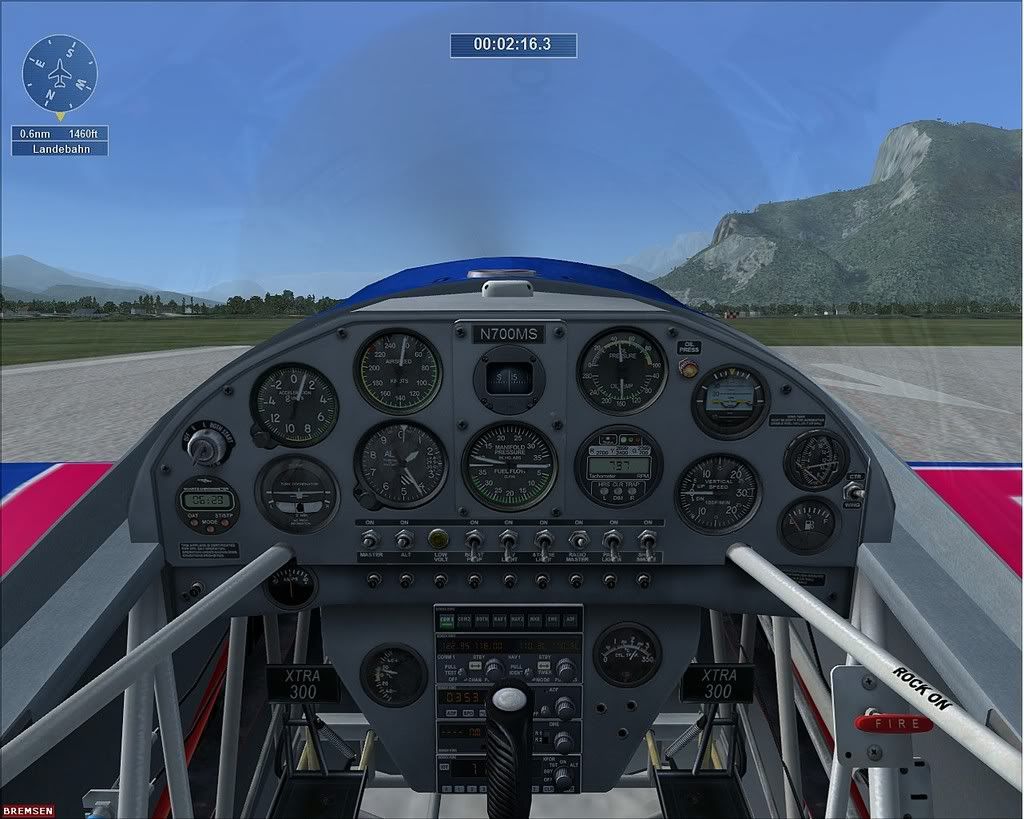This screenshot has width=1024, height=819.
Task: Click the compass minimap in the corner
Action: 60,73
